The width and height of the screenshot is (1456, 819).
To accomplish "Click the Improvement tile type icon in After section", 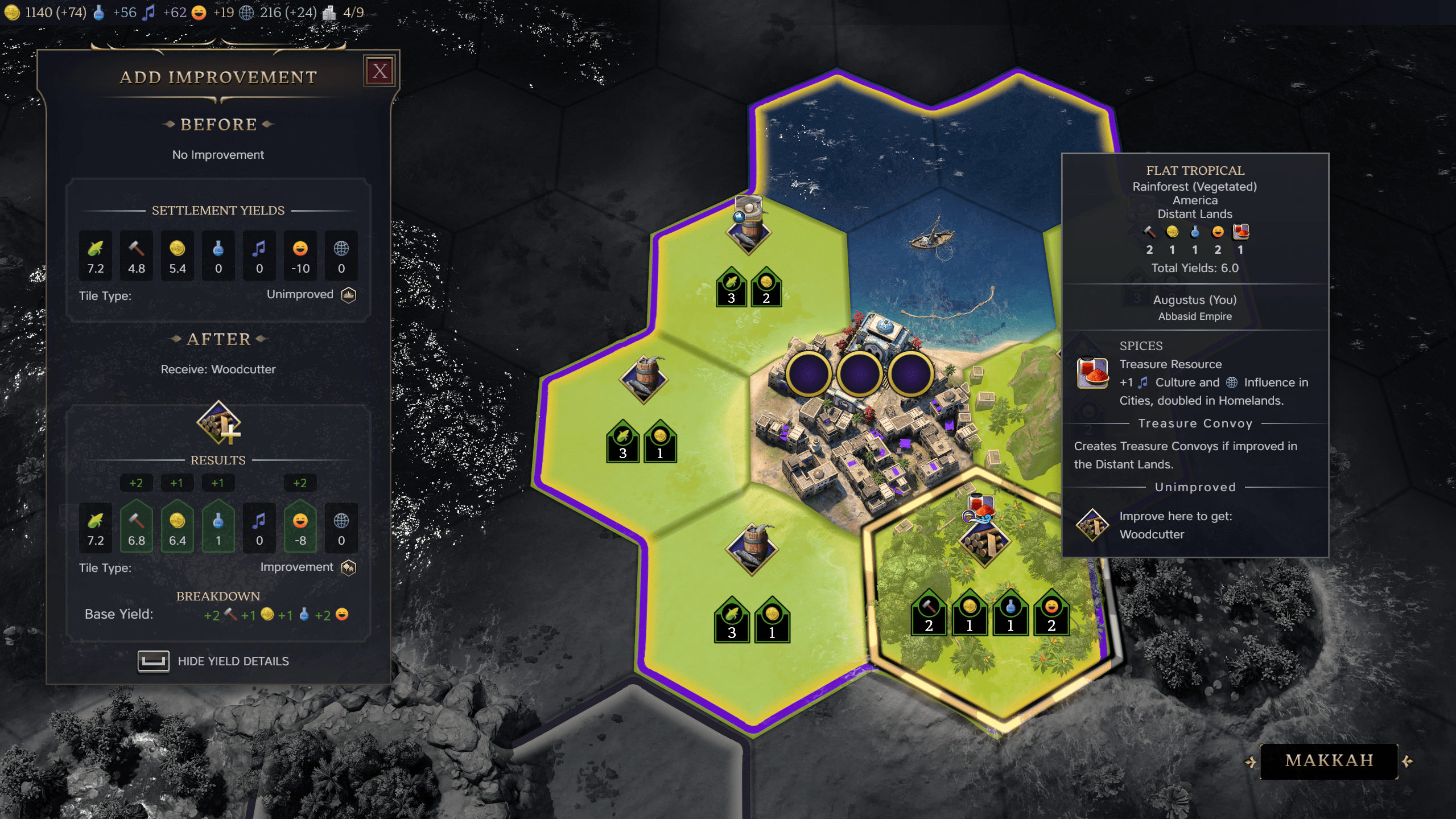I will 349,567.
